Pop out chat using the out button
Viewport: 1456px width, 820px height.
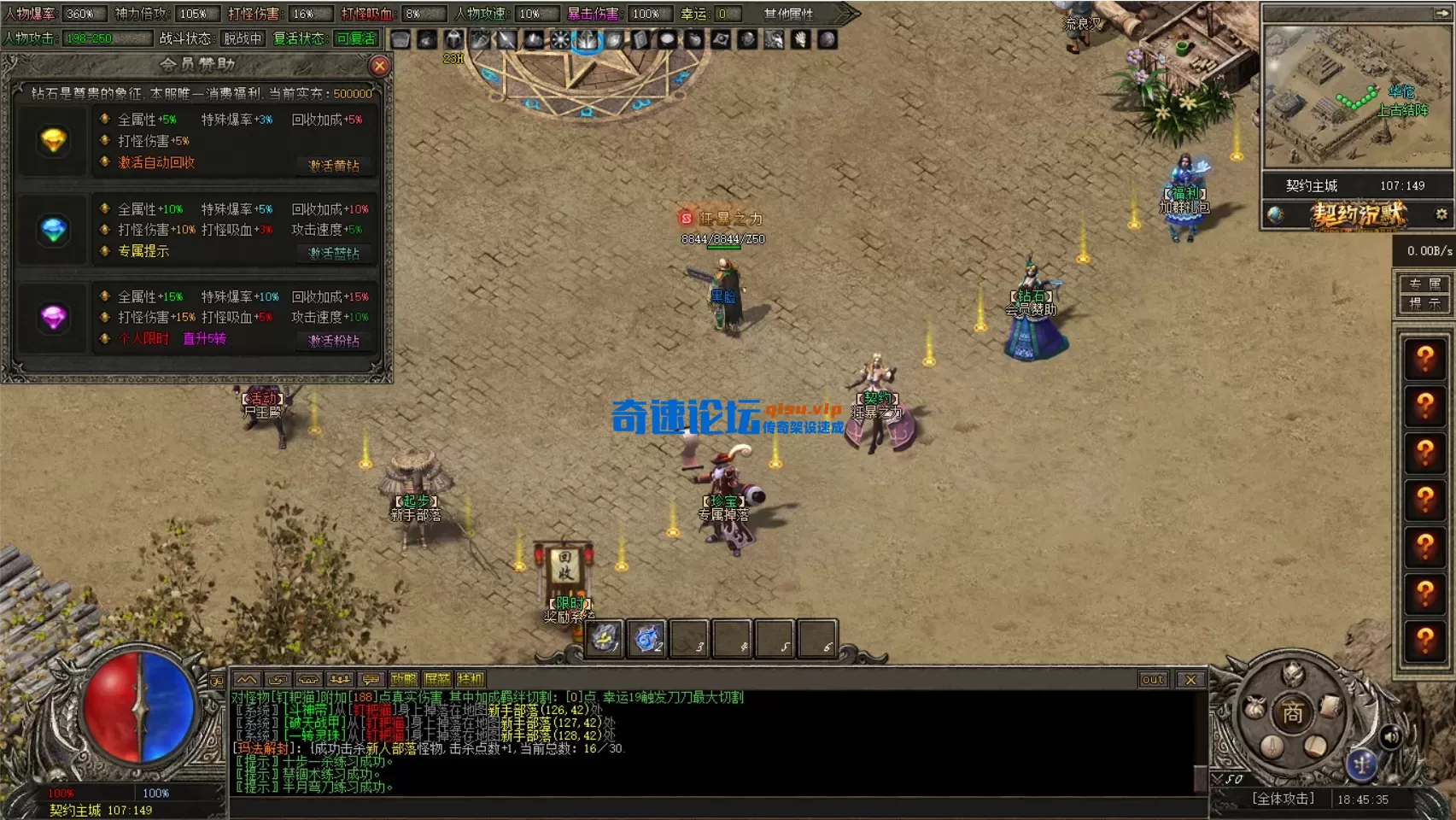[x=1154, y=680]
